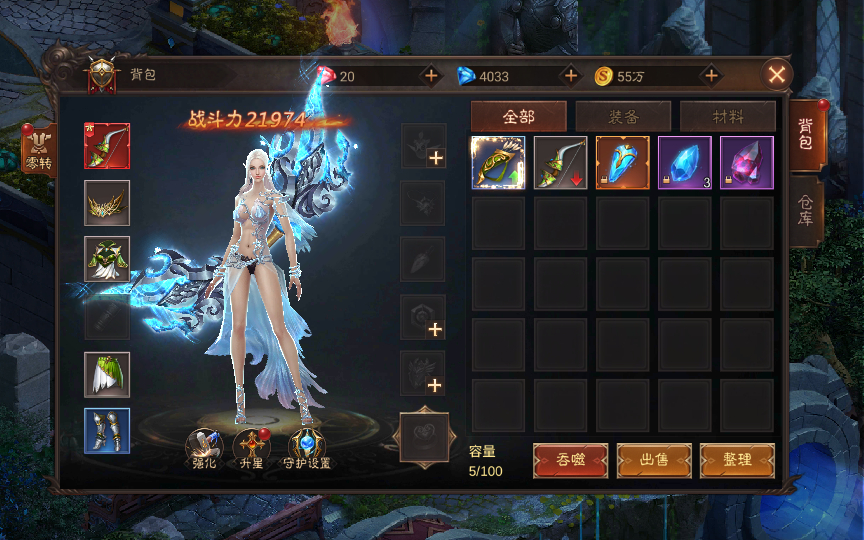The width and height of the screenshot is (864, 540).
Task: Add gold coins with plus button
Action: point(711,76)
